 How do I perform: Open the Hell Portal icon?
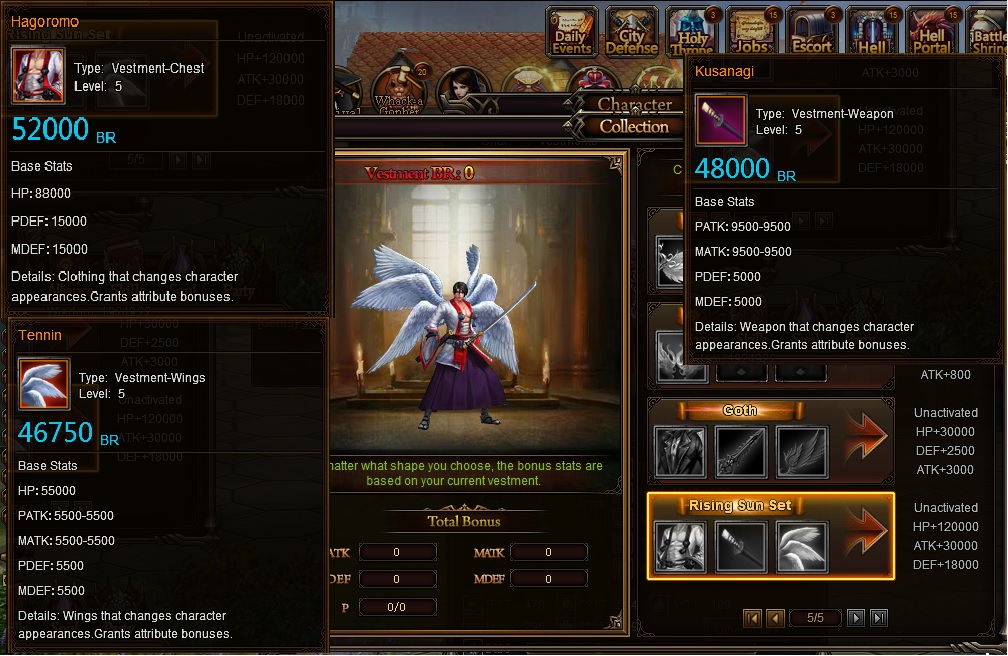click(932, 32)
